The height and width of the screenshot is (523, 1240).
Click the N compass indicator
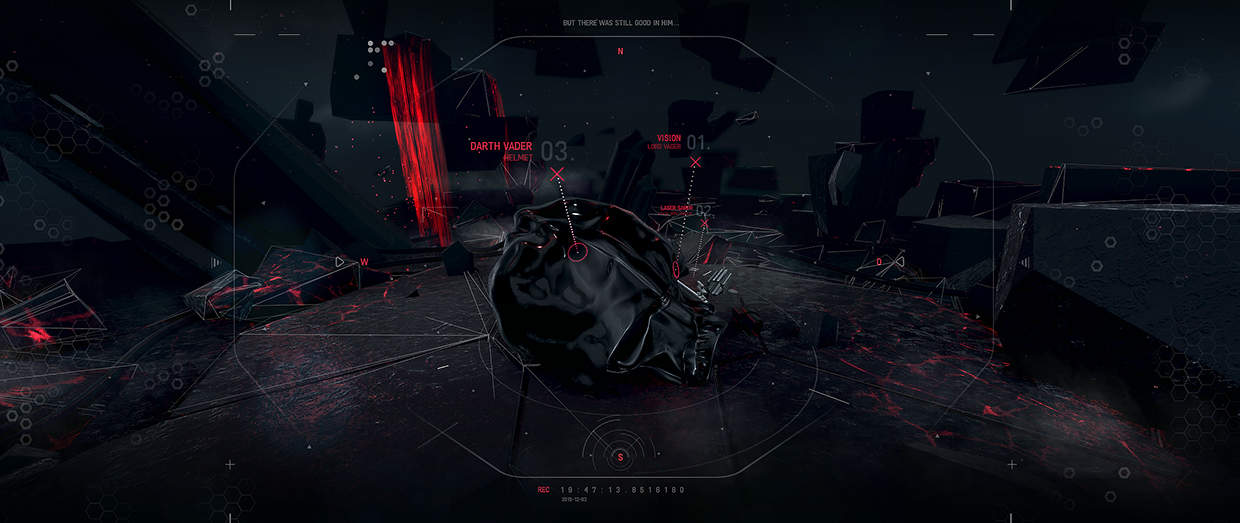620,50
